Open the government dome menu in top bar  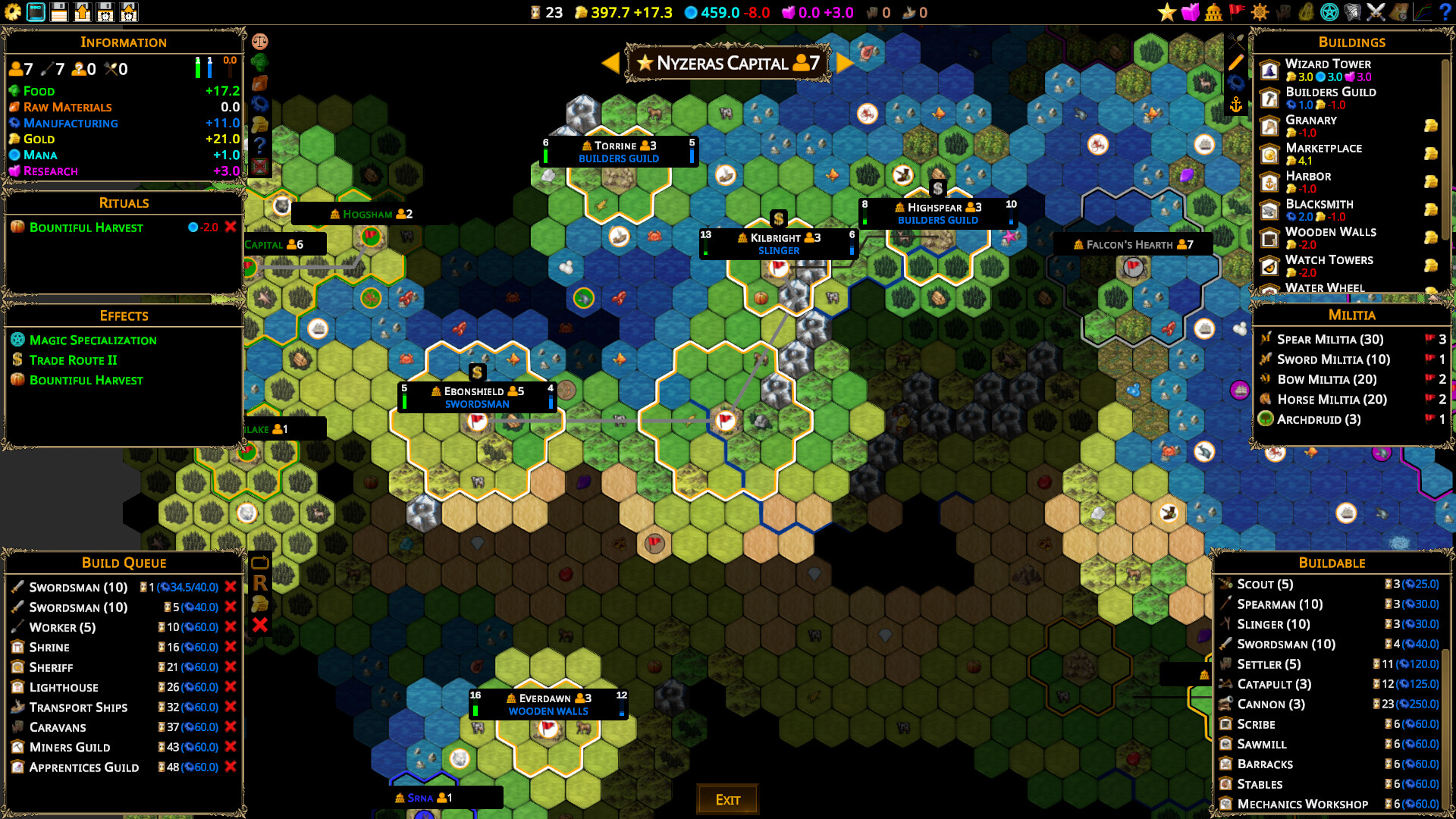[x=1213, y=12]
